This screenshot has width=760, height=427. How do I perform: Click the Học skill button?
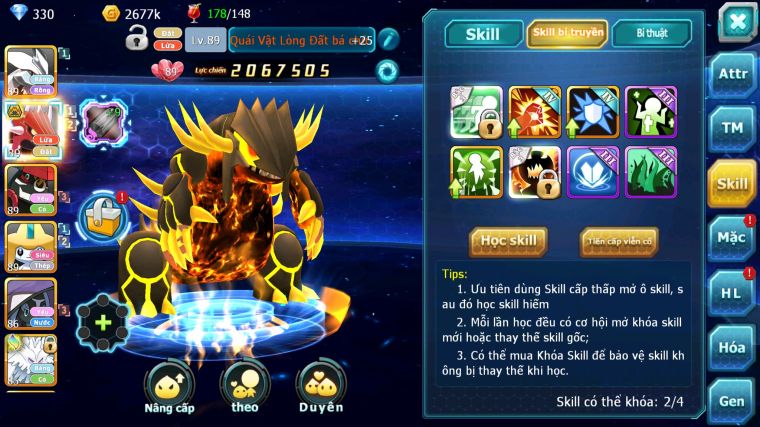click(508, 241)
